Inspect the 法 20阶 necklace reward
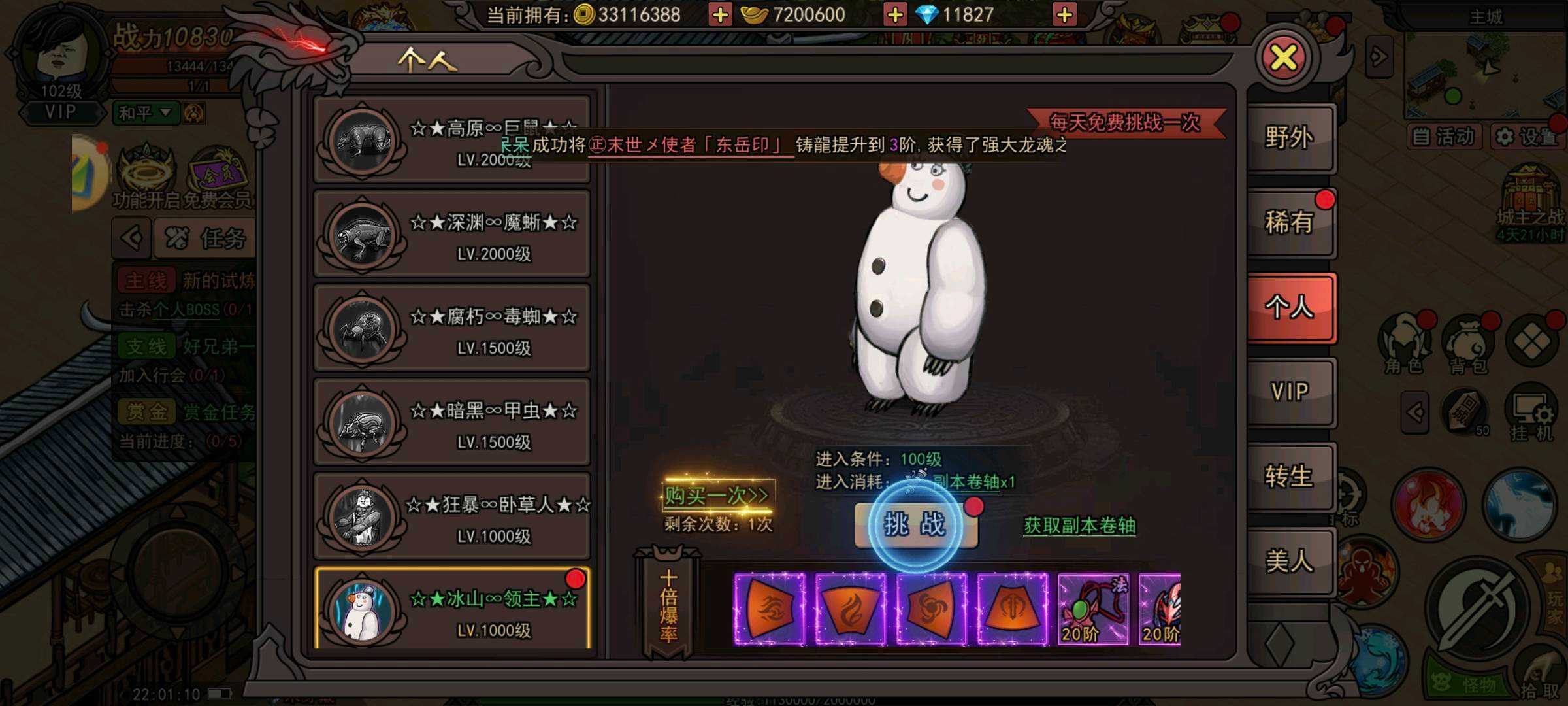The height and width of the screenshot is (706, 1568). click(x=1092, y=609)
